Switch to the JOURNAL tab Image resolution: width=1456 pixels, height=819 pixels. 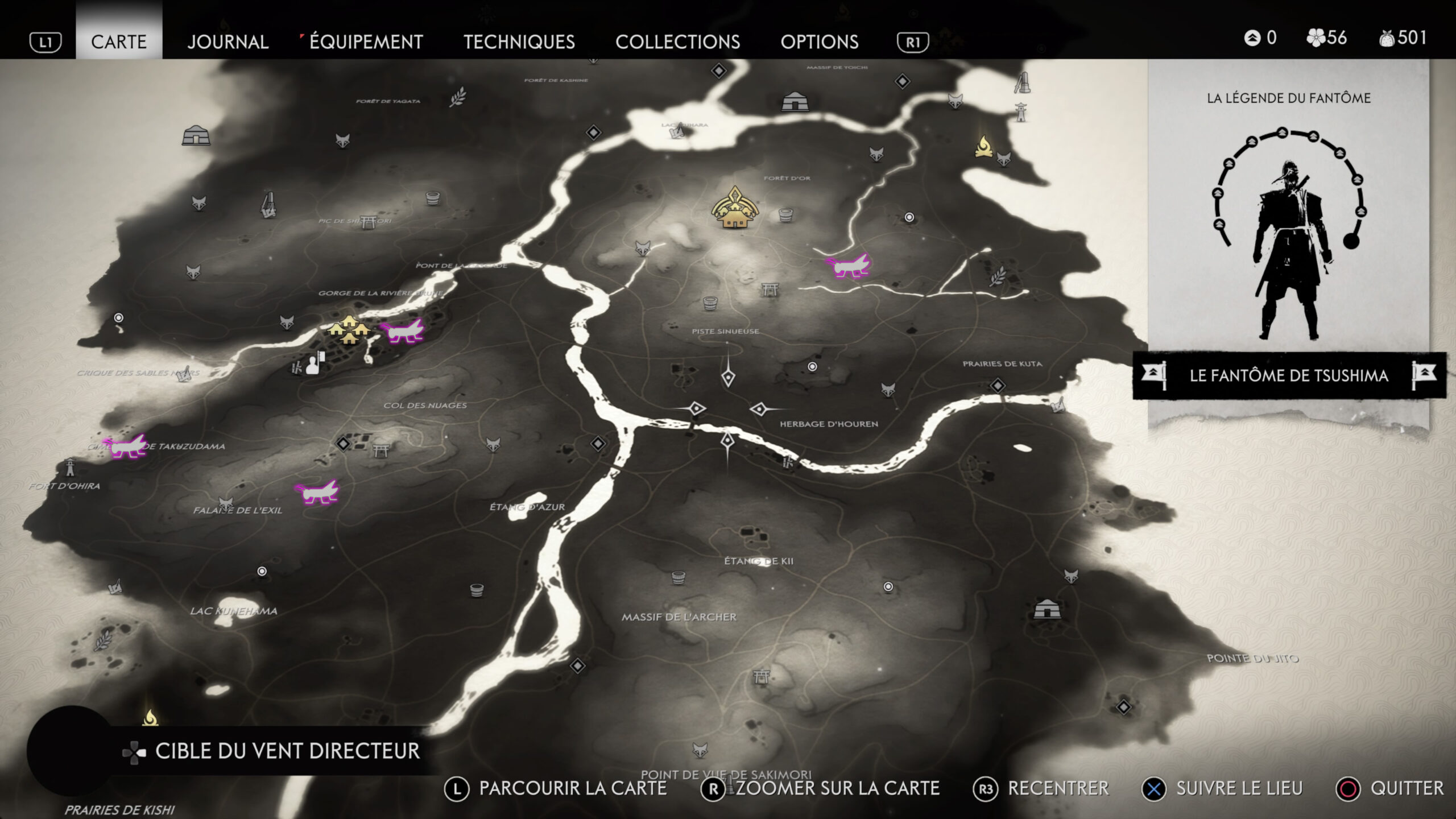[228, 42]
